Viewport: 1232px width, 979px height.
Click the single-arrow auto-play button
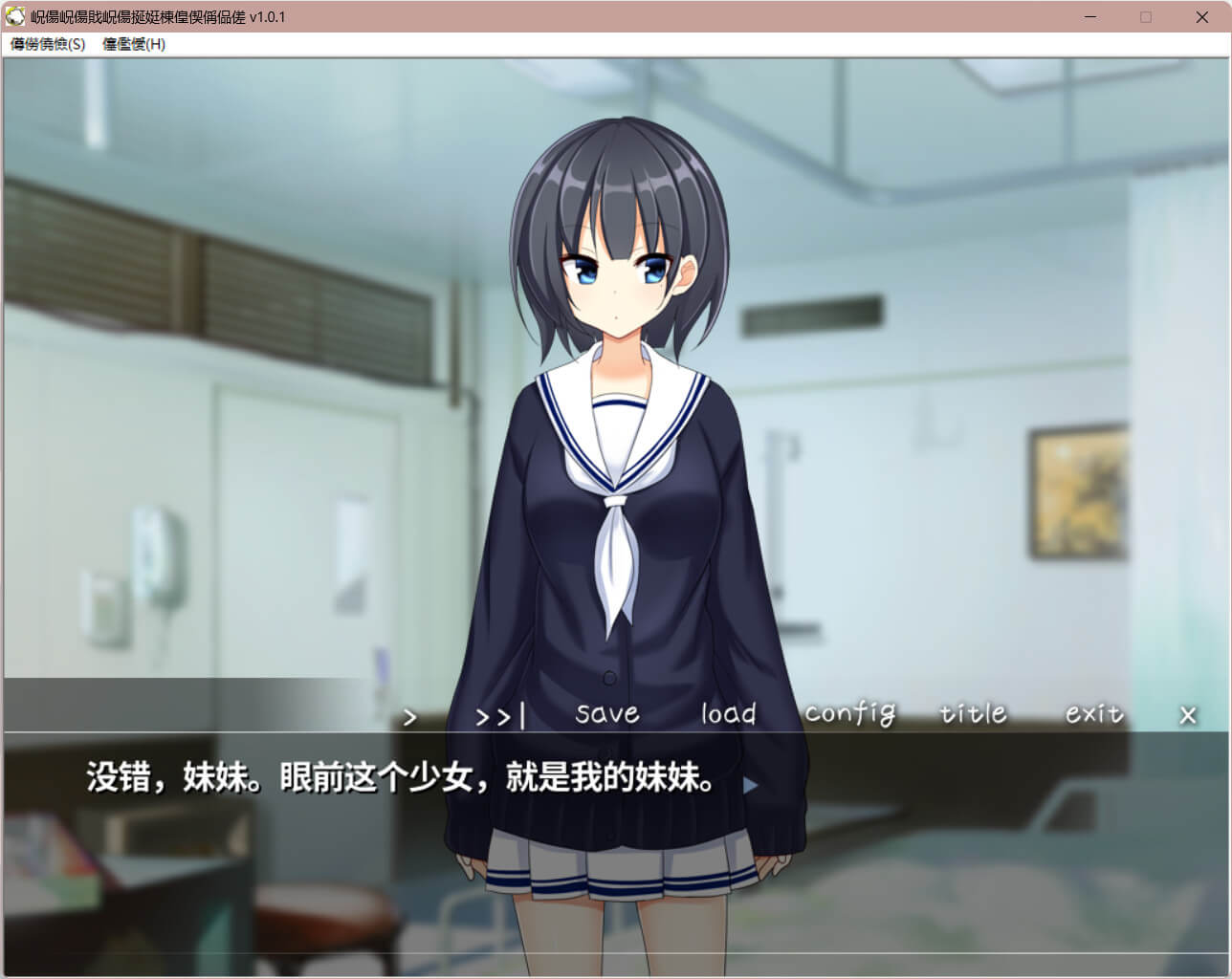[410, 716]
